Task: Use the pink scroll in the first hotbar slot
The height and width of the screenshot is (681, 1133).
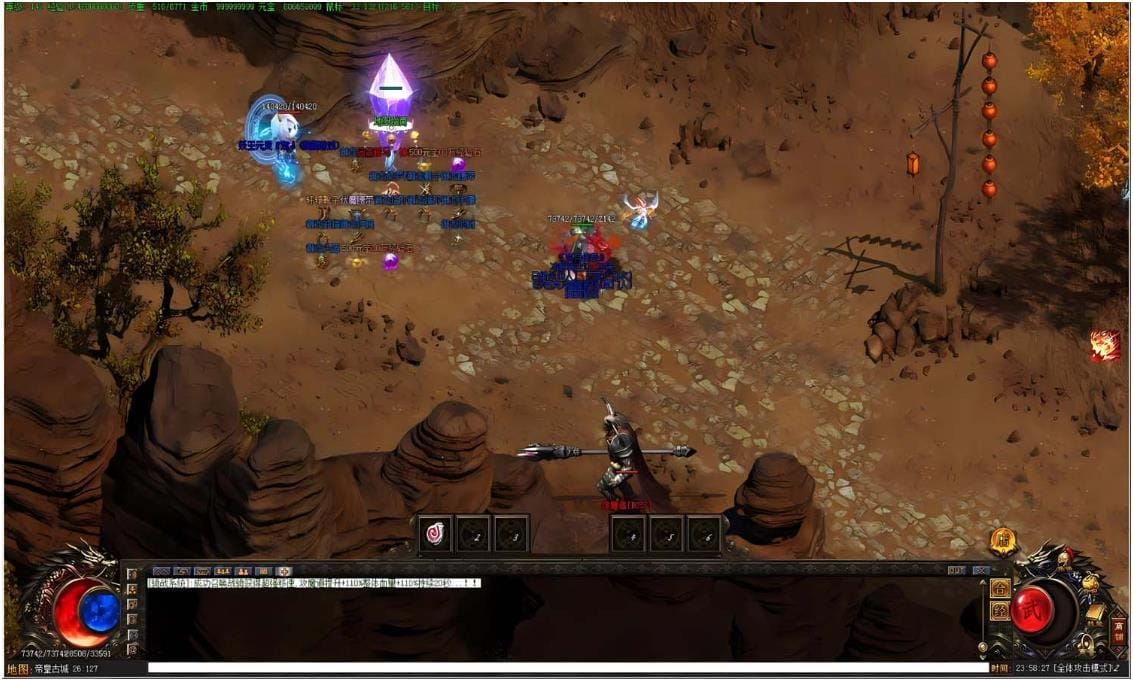Action: click(435, 533)
